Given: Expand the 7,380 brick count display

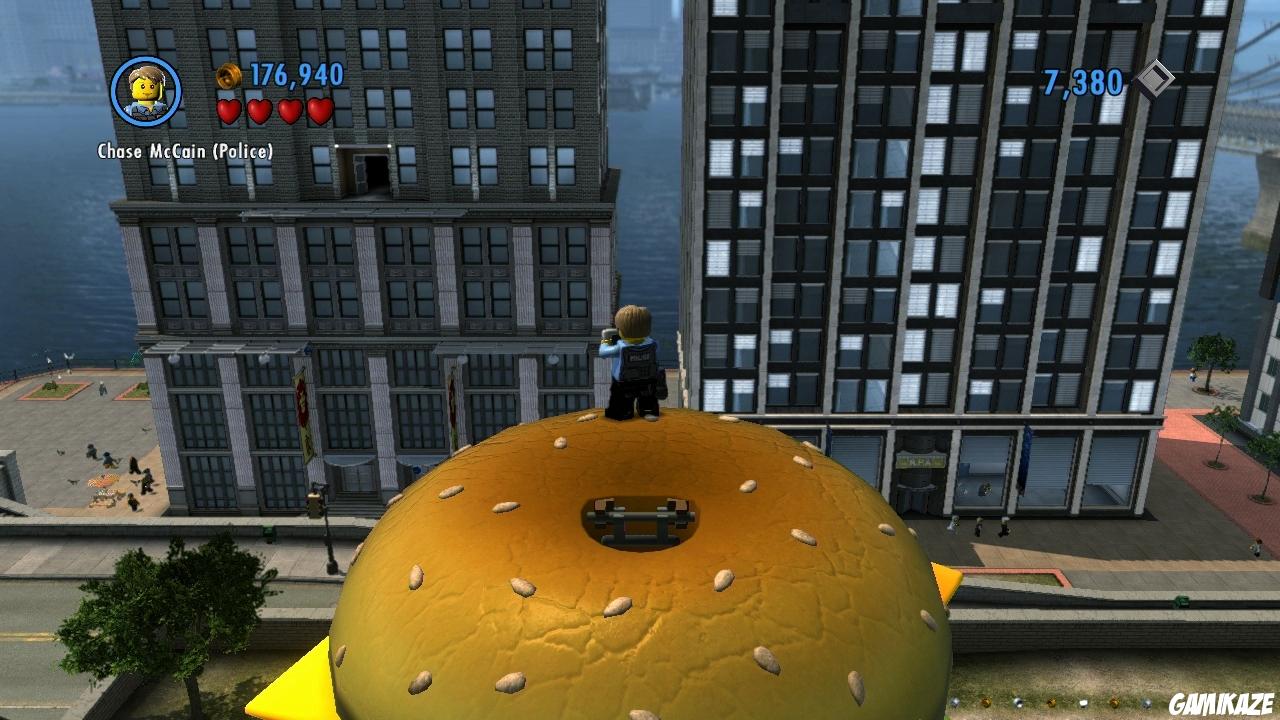Looking at the screenshot, I should (x=1083, y=82).
